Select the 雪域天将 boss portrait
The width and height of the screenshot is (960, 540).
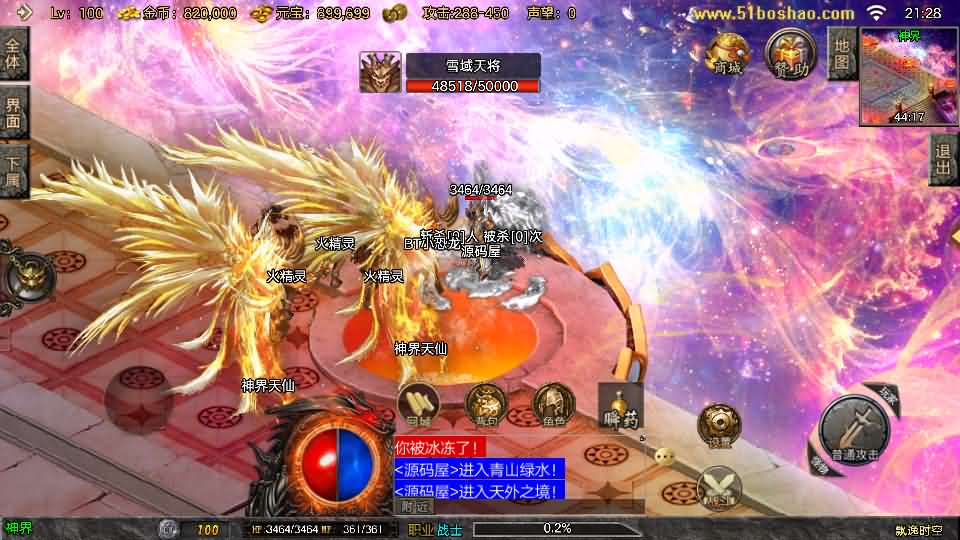[380, 73]
